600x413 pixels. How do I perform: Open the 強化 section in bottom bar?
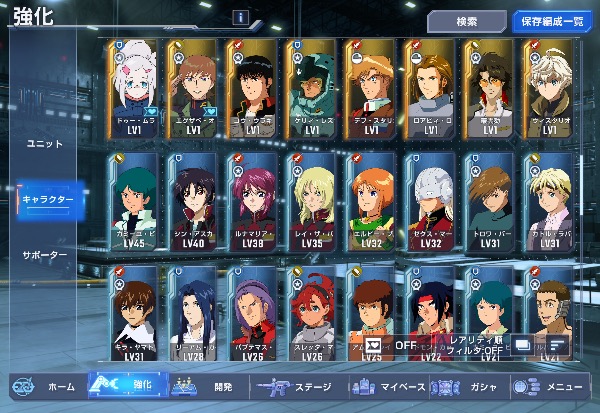click(125, 386)
